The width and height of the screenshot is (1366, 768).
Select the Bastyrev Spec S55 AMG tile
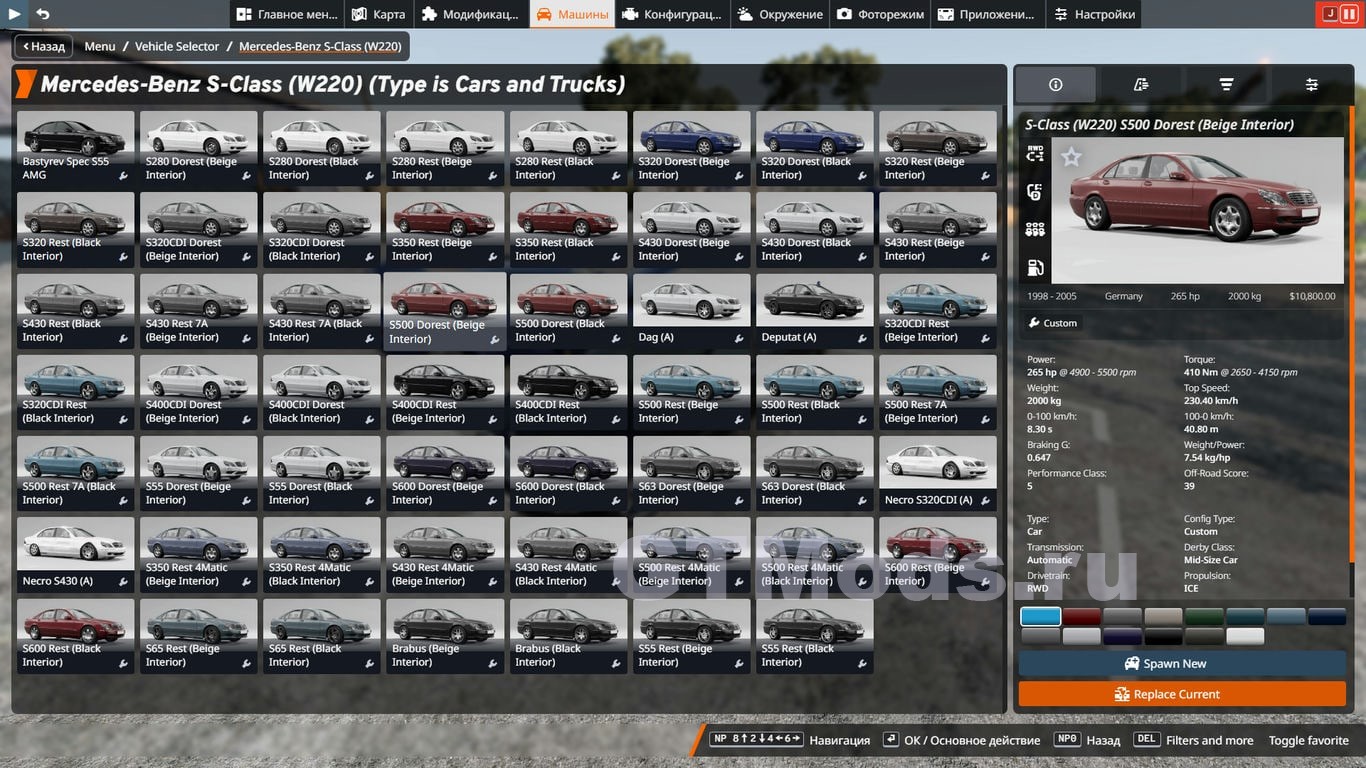pyautogui.click(x=76, y=148)
